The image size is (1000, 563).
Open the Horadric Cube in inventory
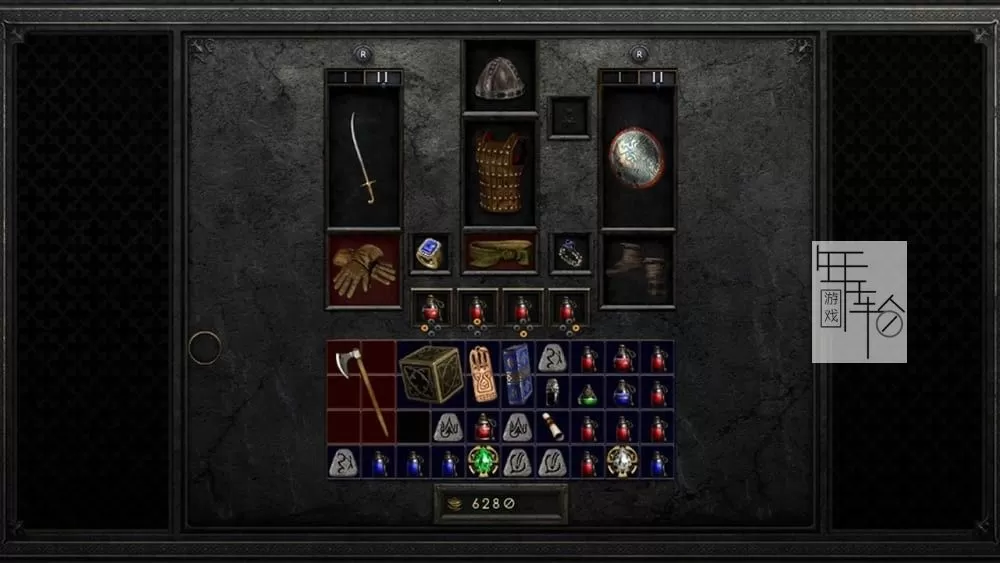tap(431, 374)
